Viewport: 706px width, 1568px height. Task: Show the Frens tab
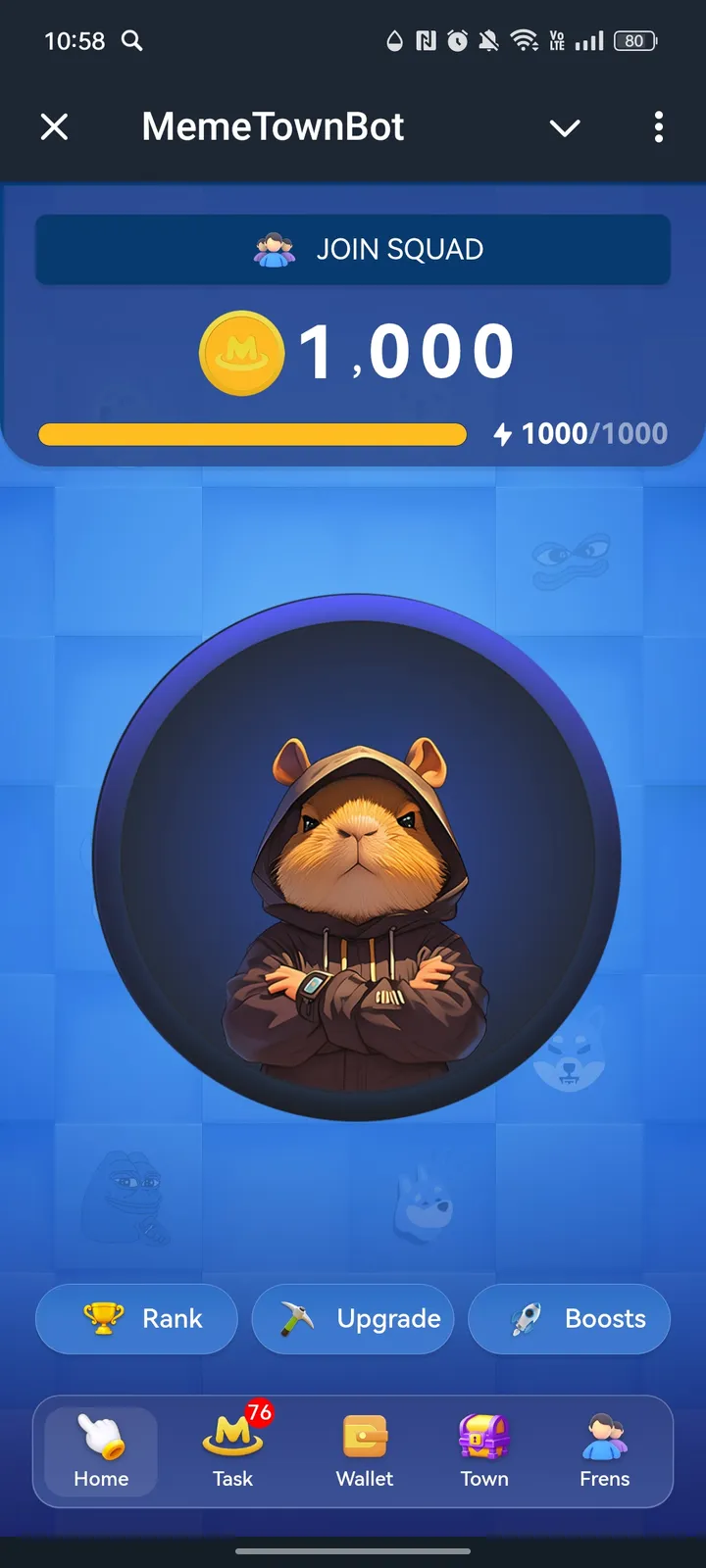[x=604, y=1452]
